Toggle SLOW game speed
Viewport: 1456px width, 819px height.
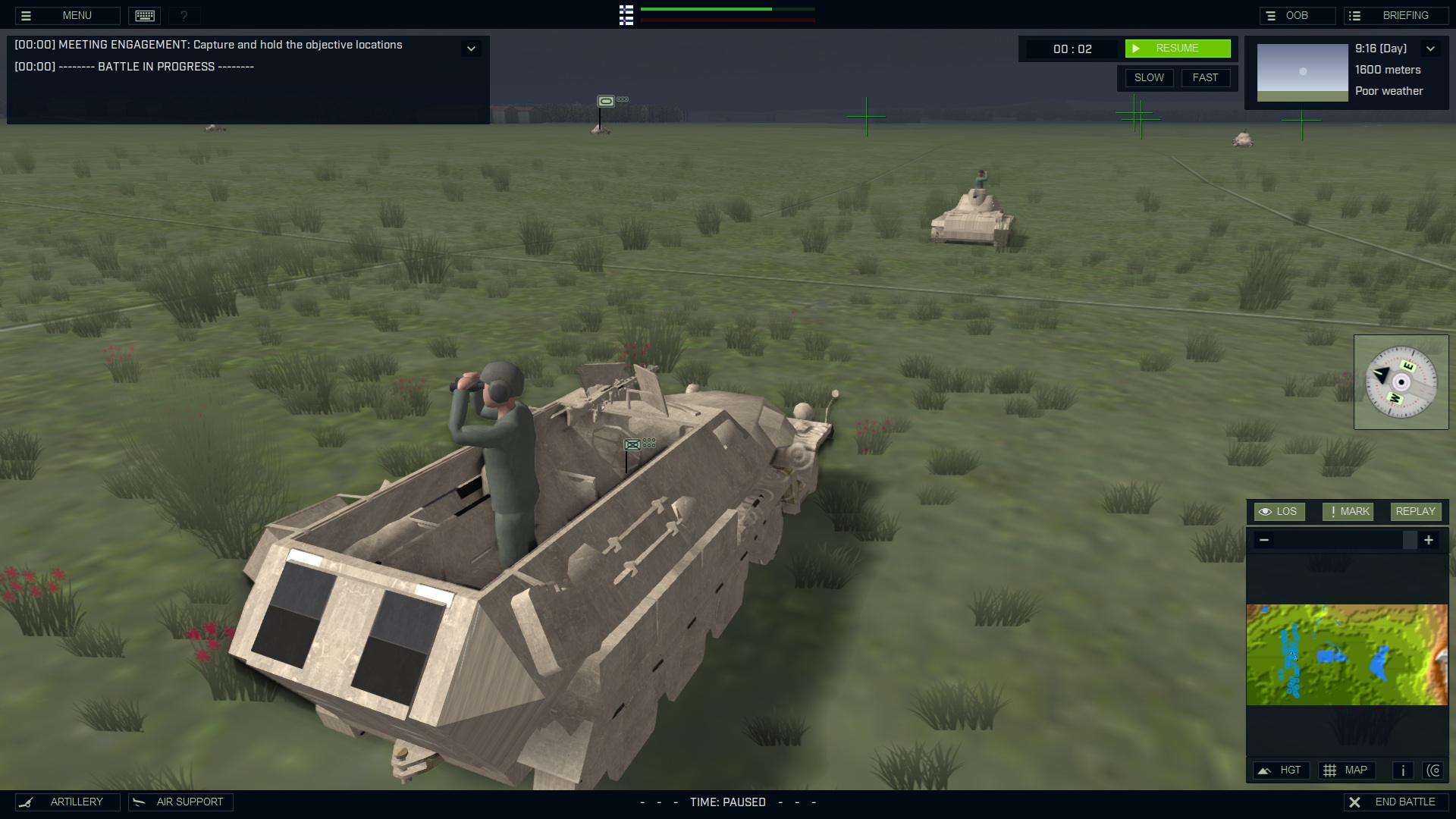[1149, 77]
